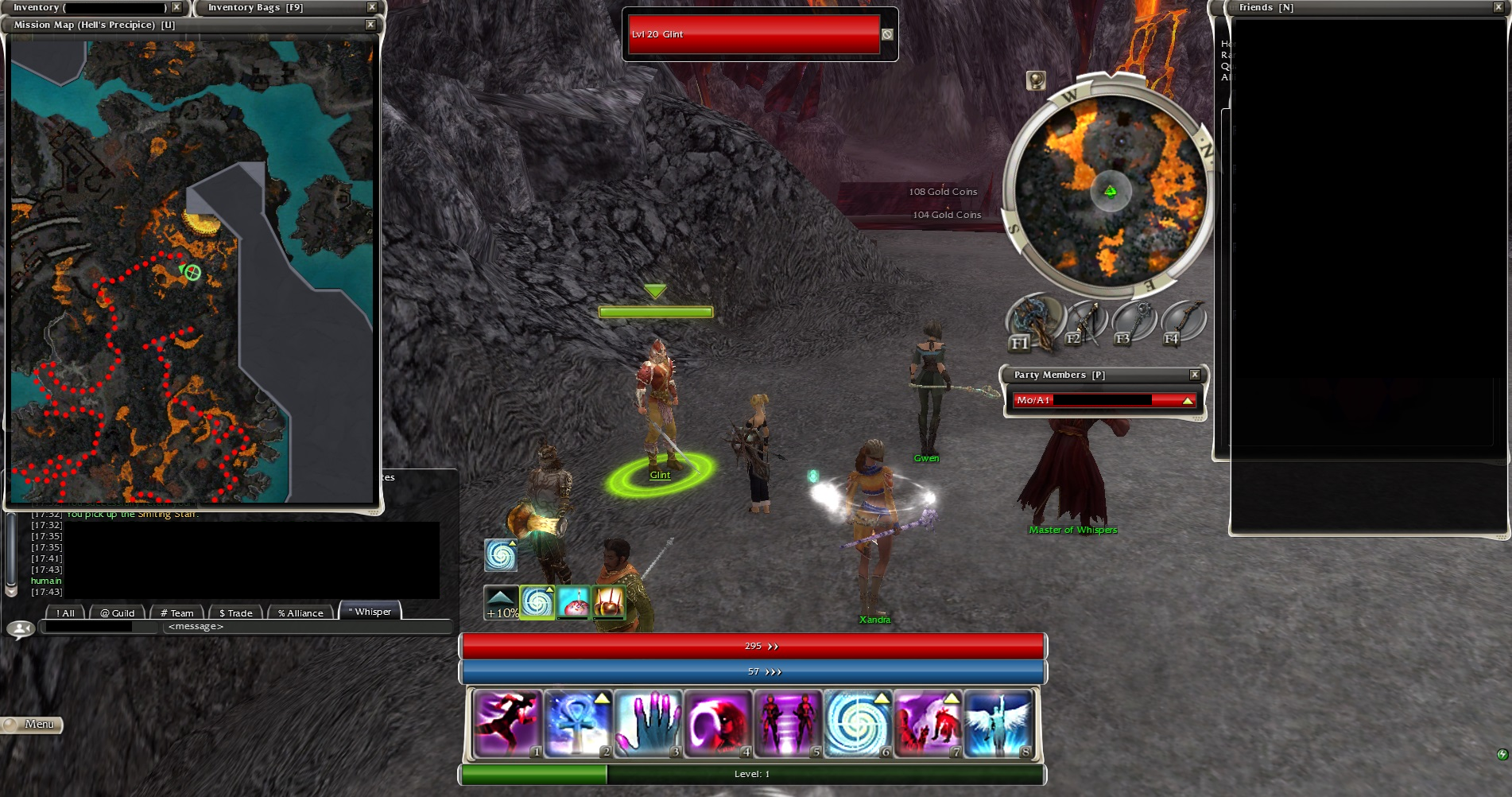Select the F1 weapon set

point(1034,321)
